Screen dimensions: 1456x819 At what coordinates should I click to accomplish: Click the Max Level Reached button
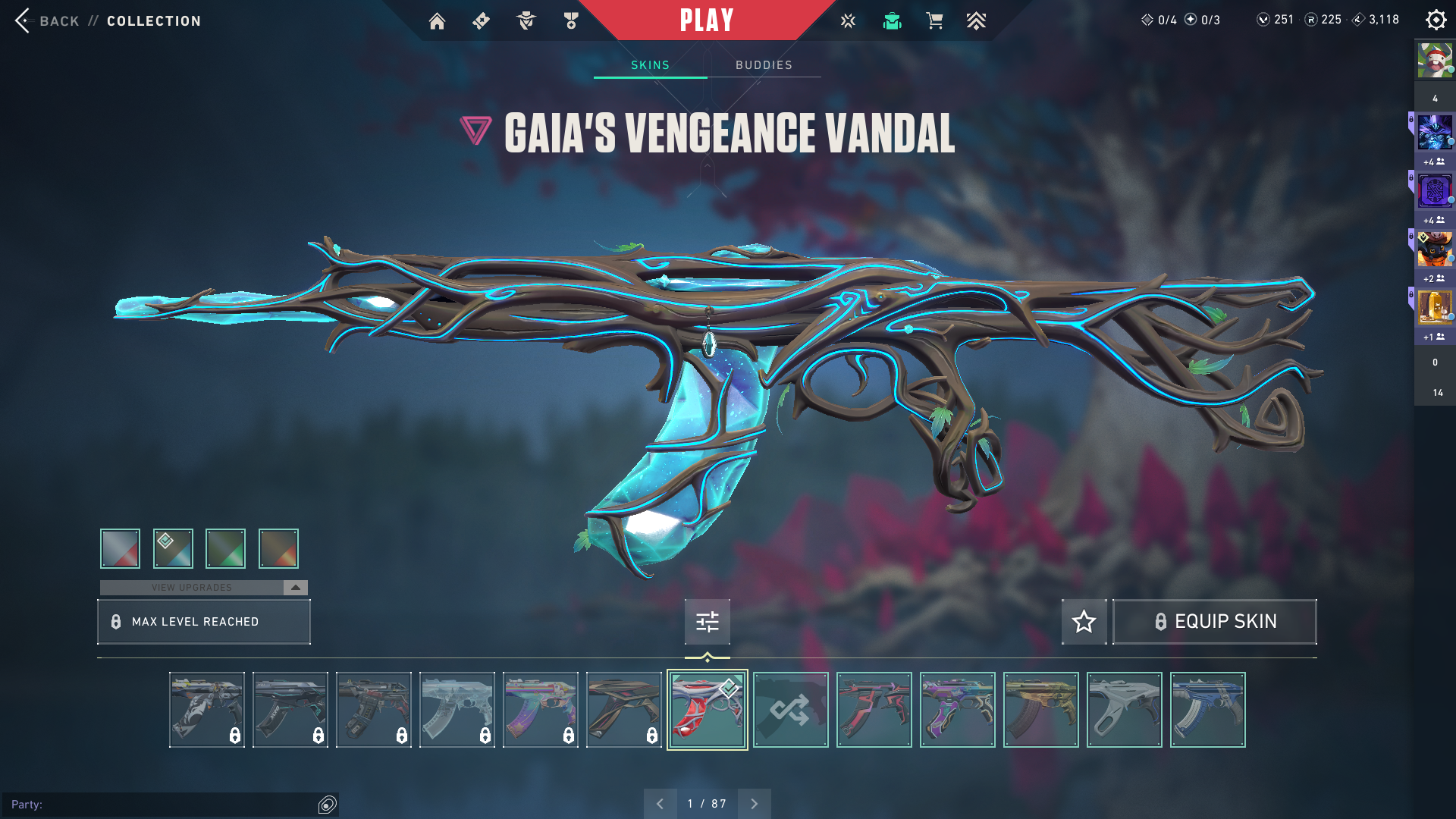click(203, 622)
